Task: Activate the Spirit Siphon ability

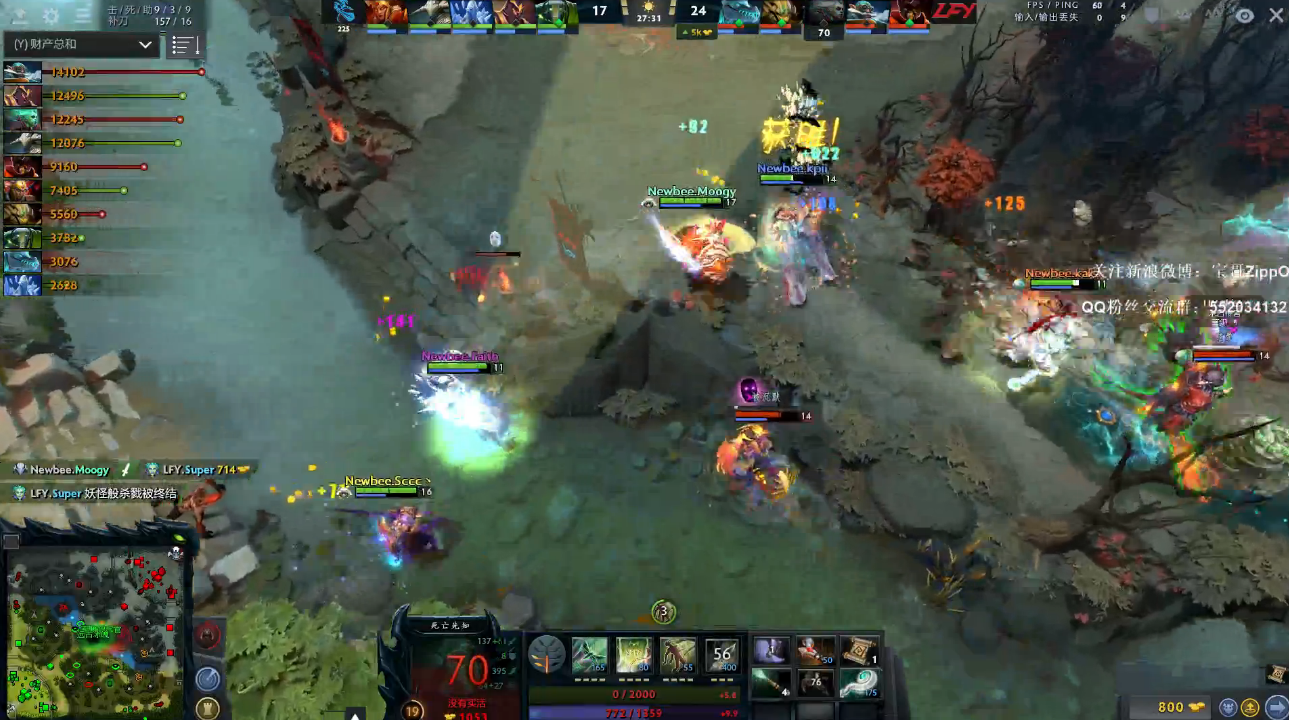Action: click(x=677, y=655)
